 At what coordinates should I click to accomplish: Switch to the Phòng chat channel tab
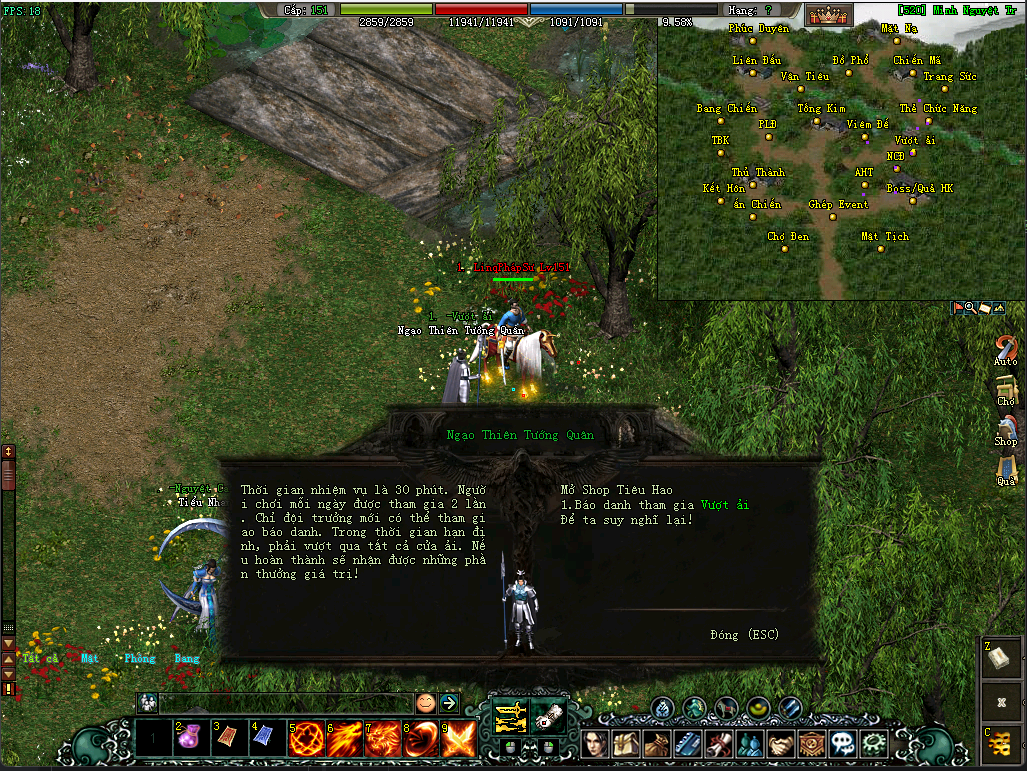click(x=140, y=659)
